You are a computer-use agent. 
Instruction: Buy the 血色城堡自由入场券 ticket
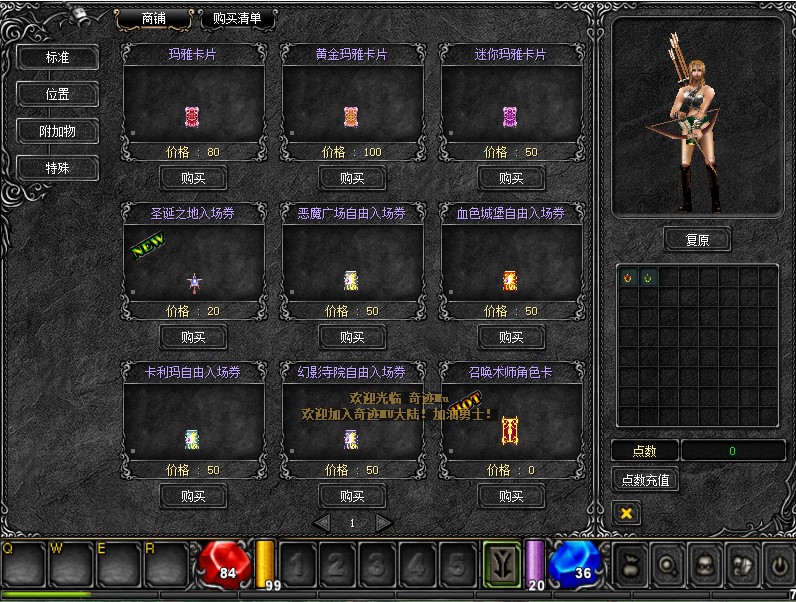tap(511, 337)
